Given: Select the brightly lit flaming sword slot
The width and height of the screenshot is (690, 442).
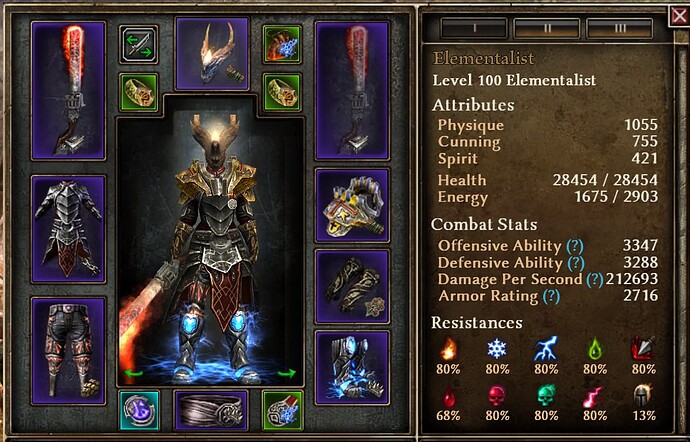Looking at the screenshot, I should coord(69,90).
